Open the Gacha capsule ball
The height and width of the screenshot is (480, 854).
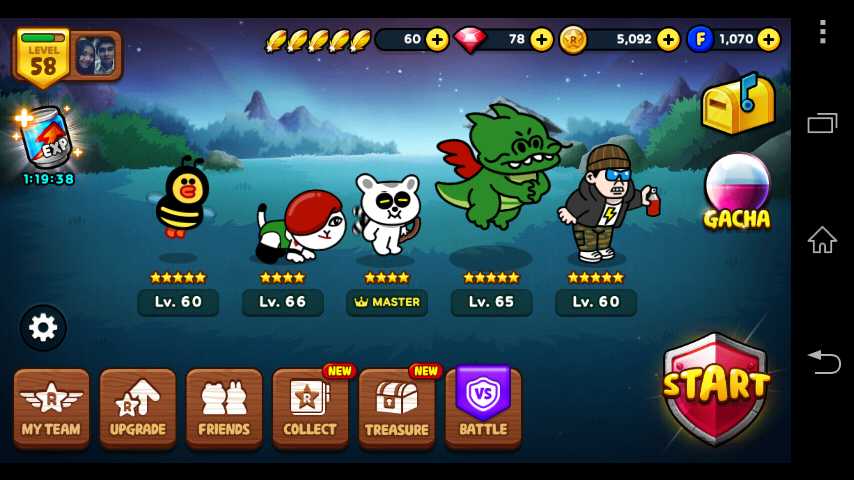(737, 190)
